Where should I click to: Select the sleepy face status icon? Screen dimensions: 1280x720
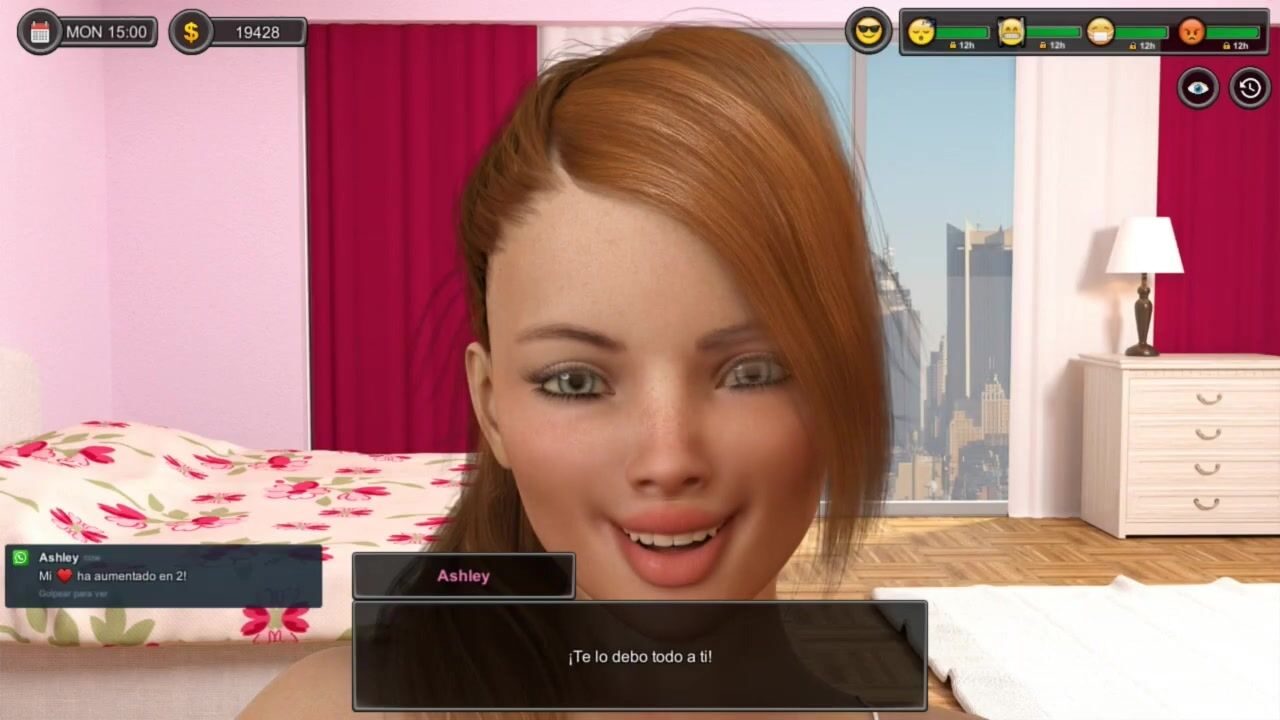(x=921, y=32)
